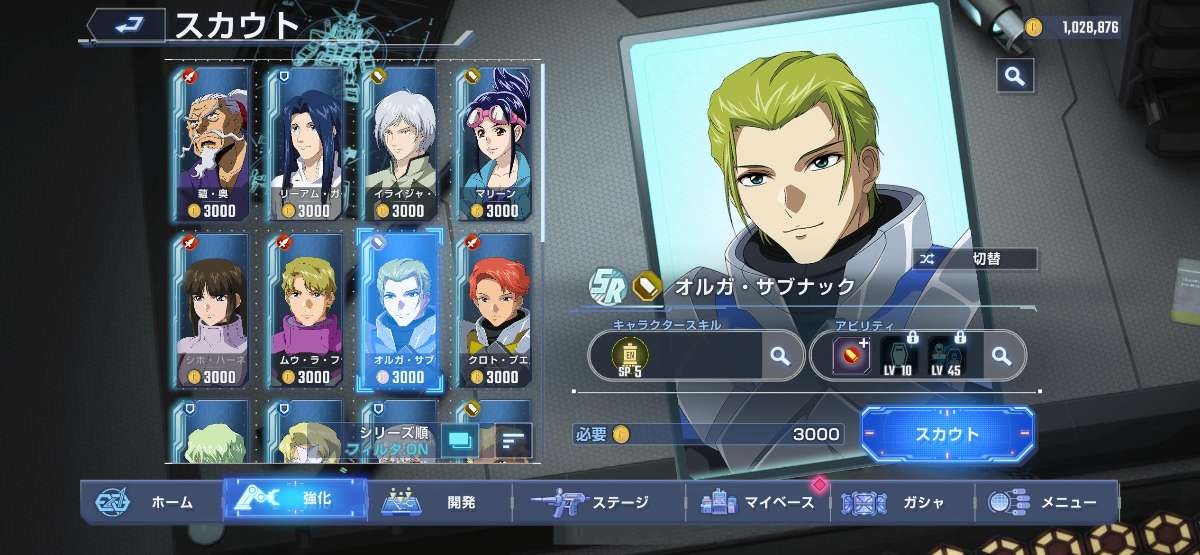The height and width of the screenshot is (555, 1200).
Task: Go back using the return arrow button
Action: 125,26
